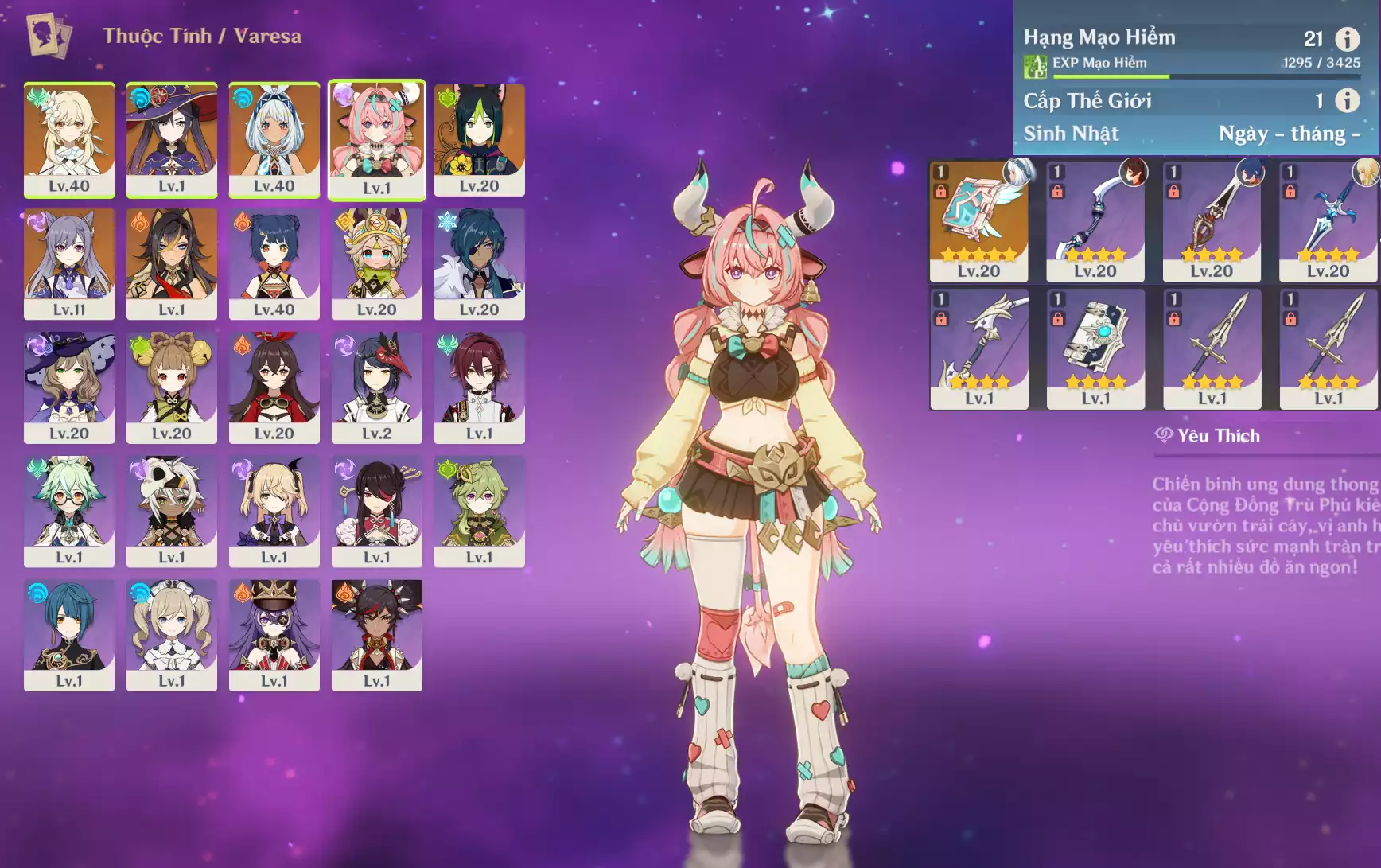Pick the Tighnari Lv.20 portrait
The image size is (1381, 868).
[479, 139]
